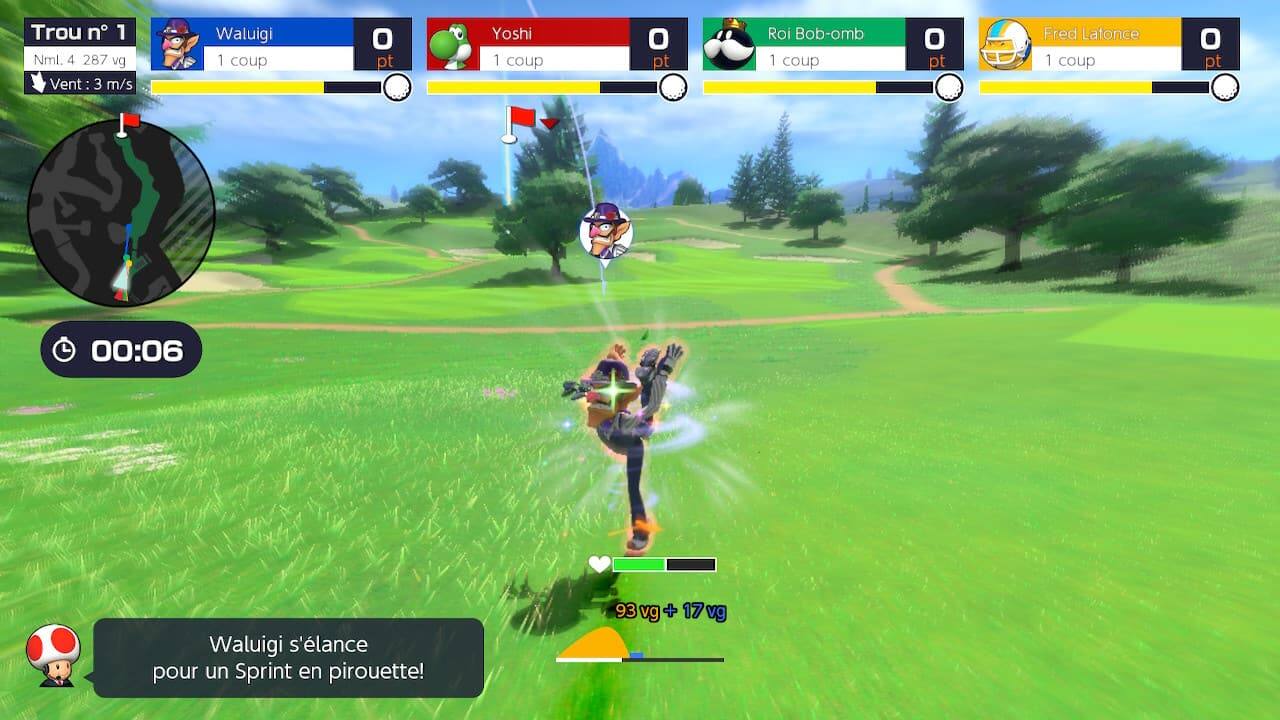Image resolution: width=1280 pixels, height=720 pixels.
Task: Choose Roi Bob-omb's player panel
Action: (x=833, y=45)
